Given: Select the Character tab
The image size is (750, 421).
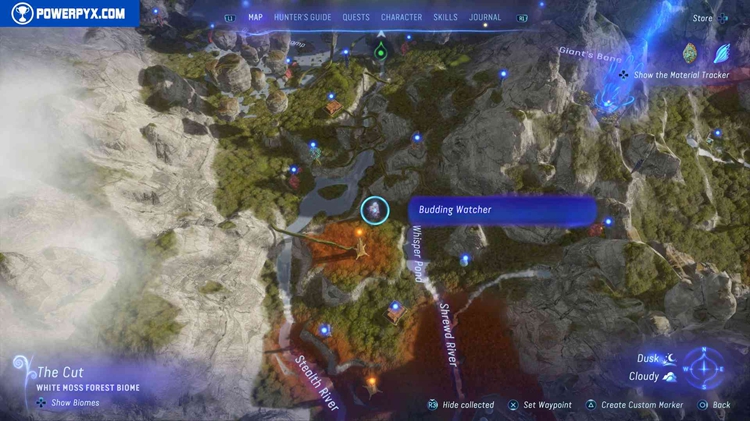Looking at the screenshot, I should click(401, 17).
